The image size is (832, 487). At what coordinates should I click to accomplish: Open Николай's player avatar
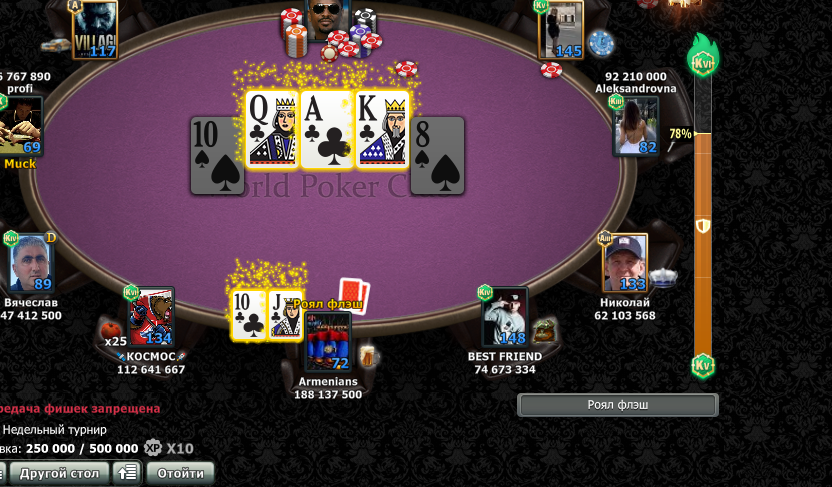coord(625,263)
